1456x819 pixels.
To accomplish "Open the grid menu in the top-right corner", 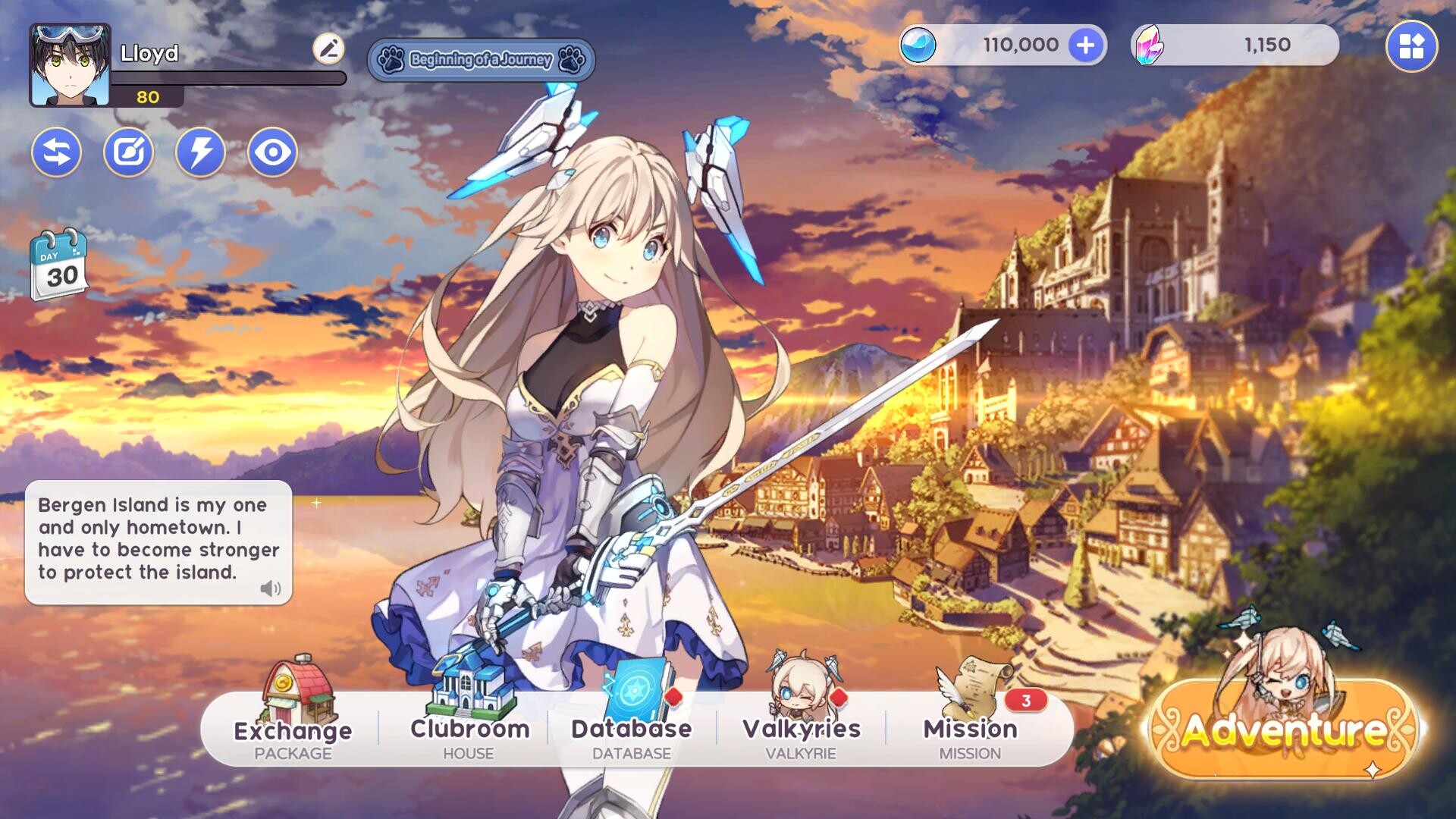I will point(1412,45).
